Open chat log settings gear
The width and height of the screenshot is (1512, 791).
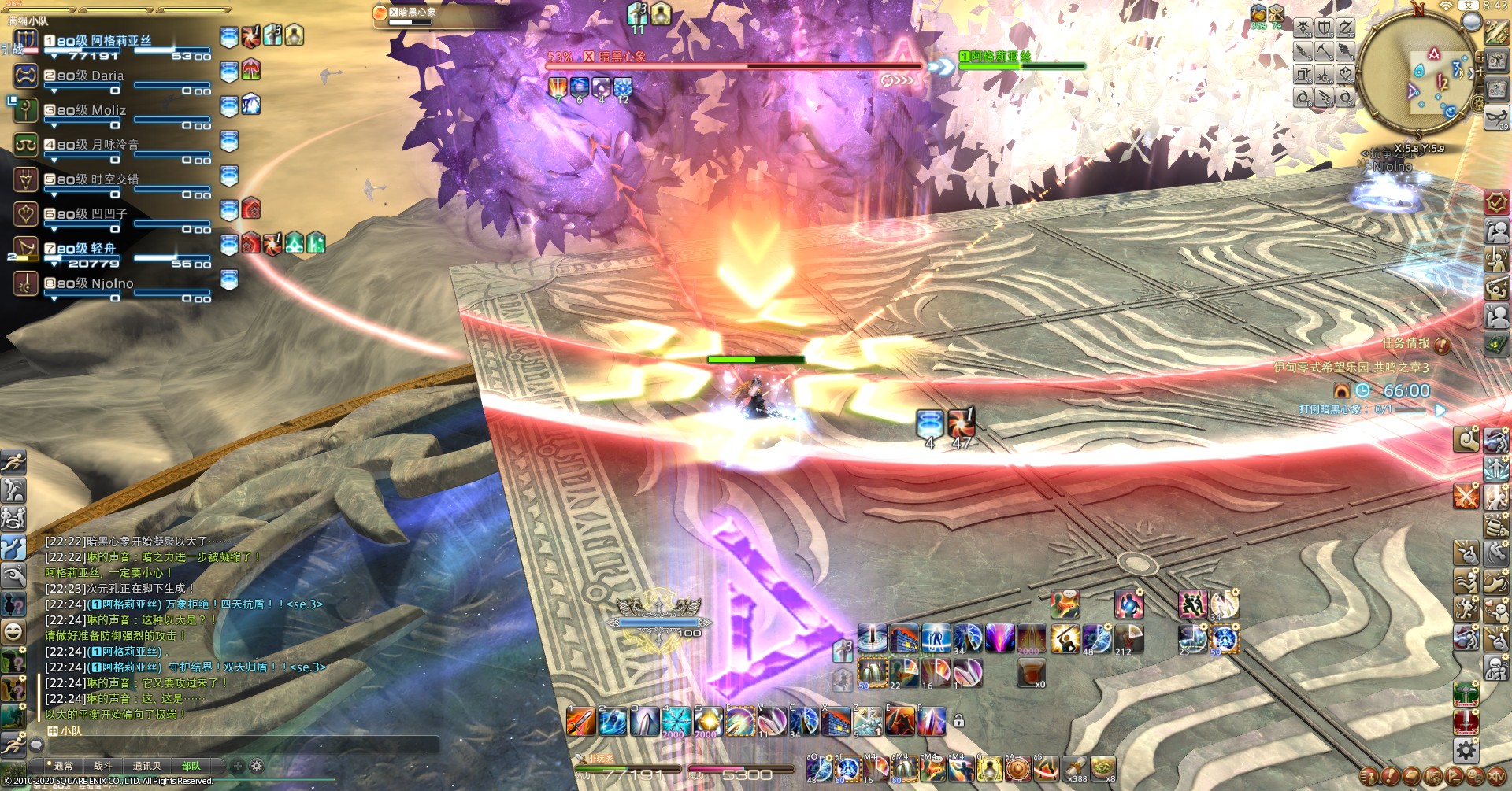(257, 766)
